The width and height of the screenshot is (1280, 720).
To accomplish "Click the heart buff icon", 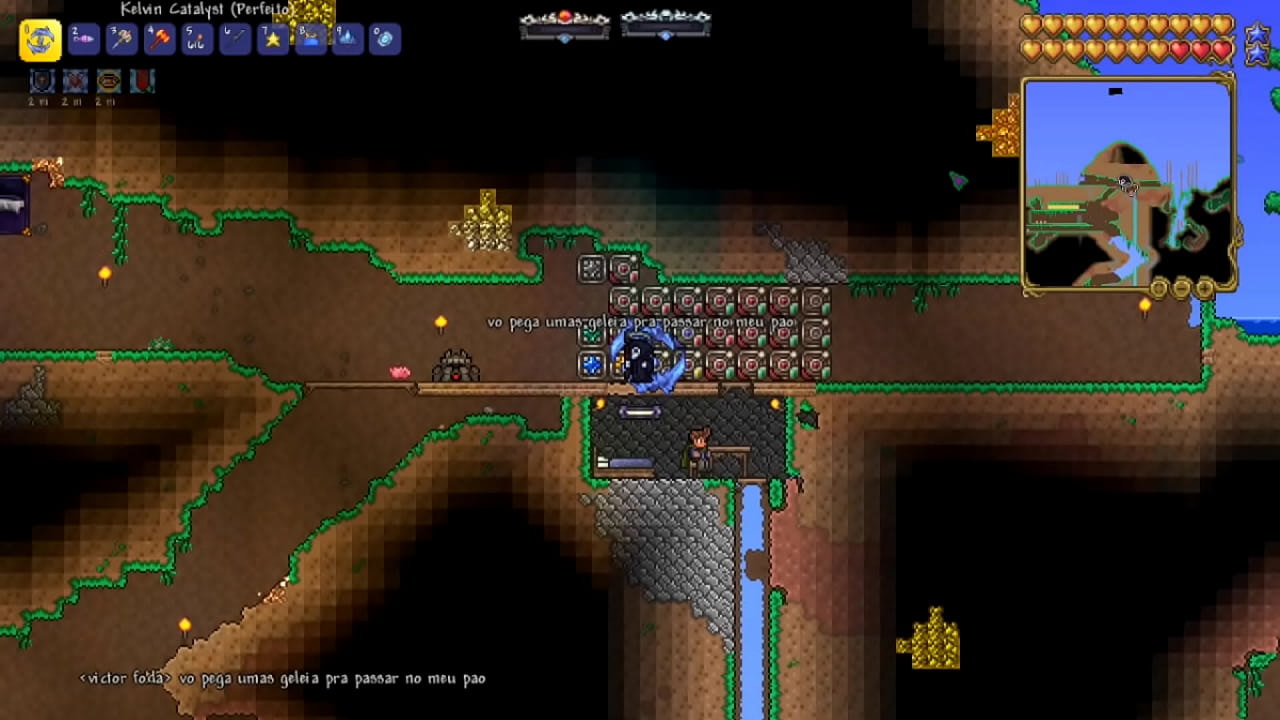I will coord(75,82).
